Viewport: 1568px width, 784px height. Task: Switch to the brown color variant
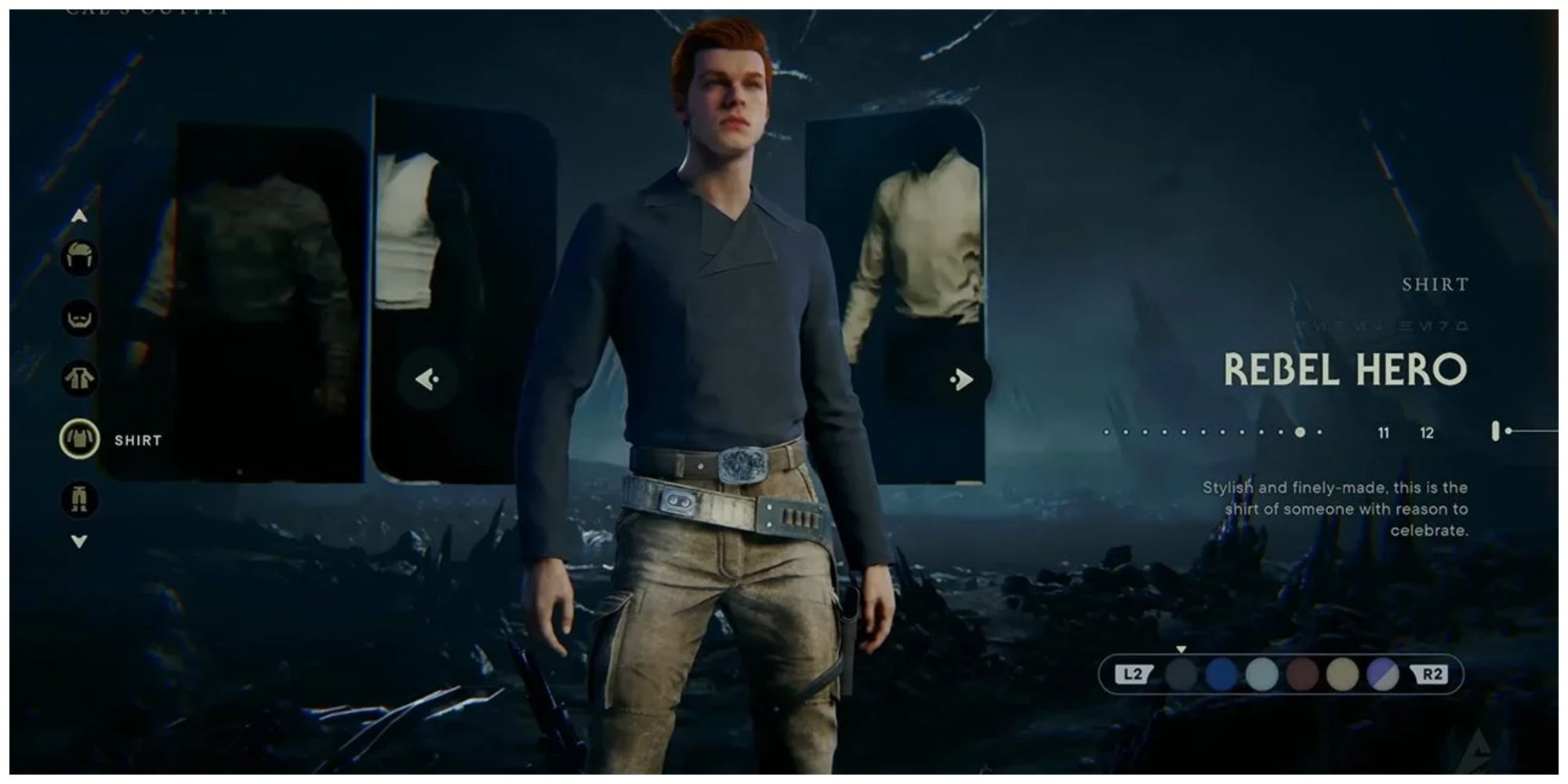coord(1304,673)
